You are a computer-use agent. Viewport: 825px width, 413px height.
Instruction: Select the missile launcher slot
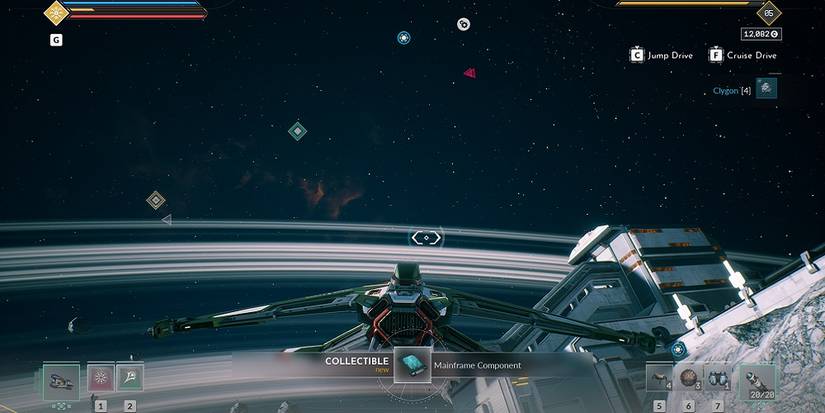pyautogui.click(x=755, y=378)
